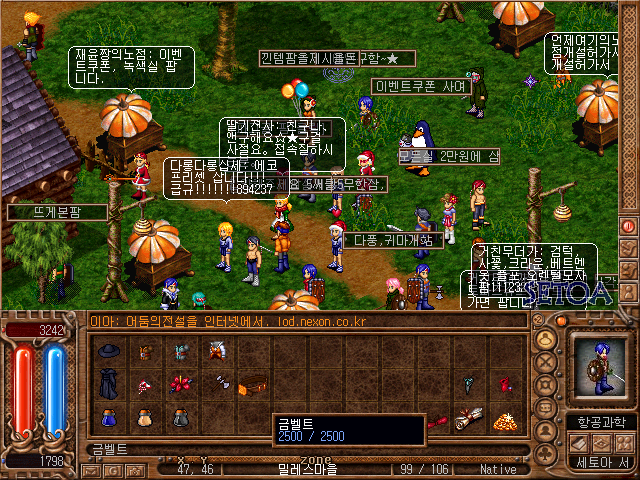Select the double-bladed axe item
The width and height of the screenshot is (640, 480).
pos(216,384)
